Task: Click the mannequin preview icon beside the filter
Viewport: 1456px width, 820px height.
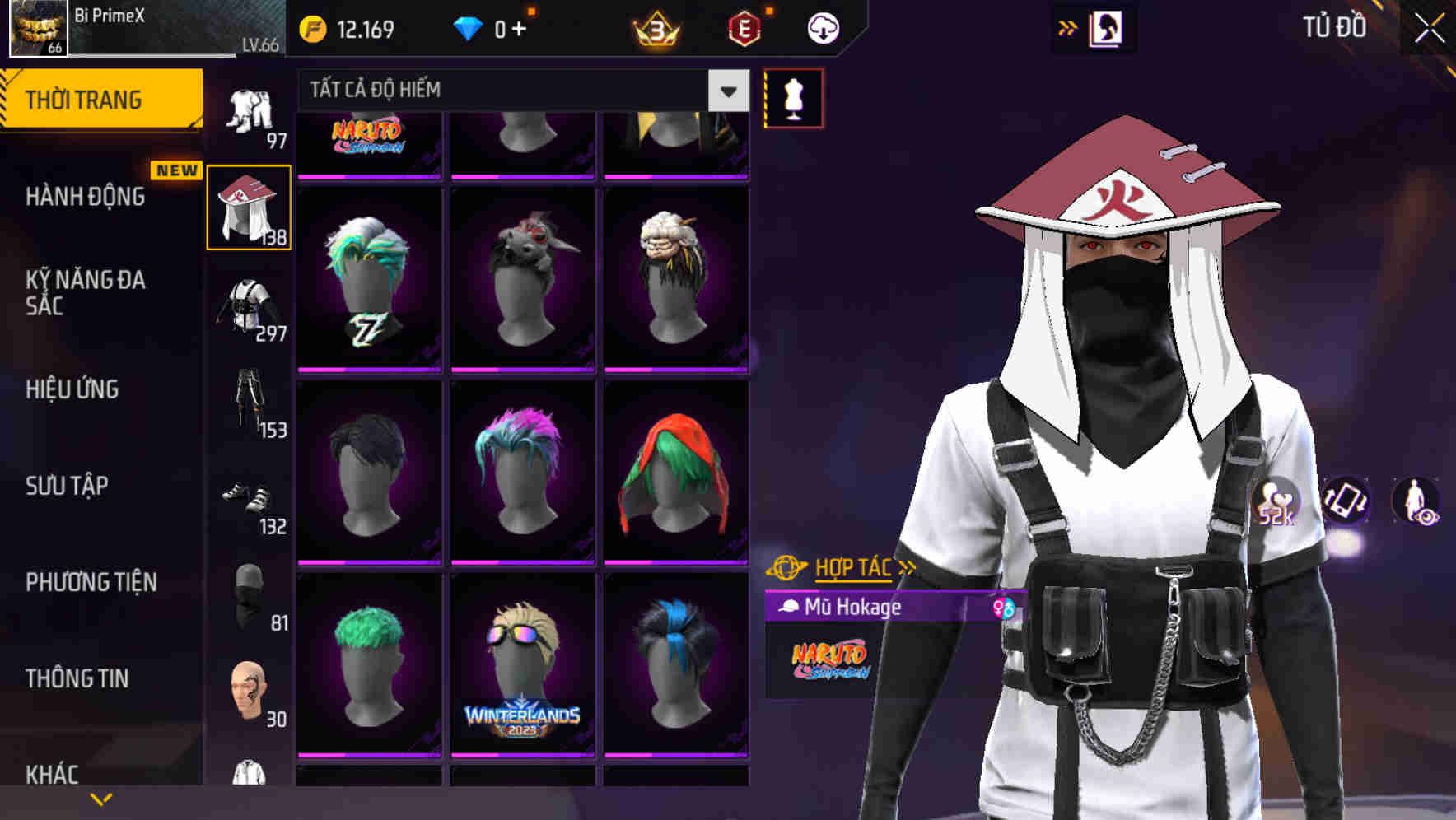Action: click(793, 99)
